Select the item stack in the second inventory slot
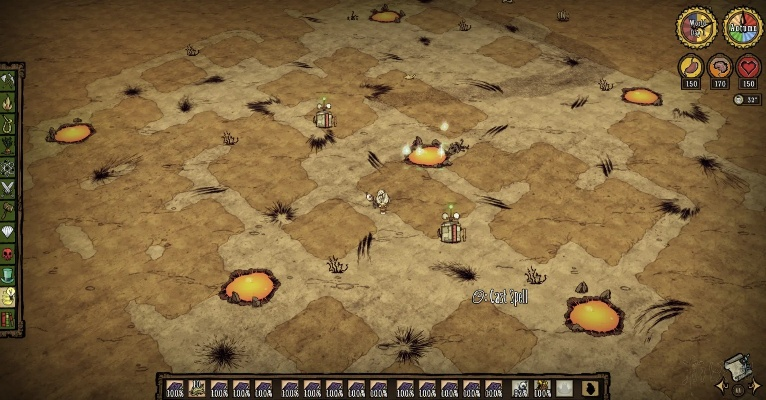 click(196, 388)
